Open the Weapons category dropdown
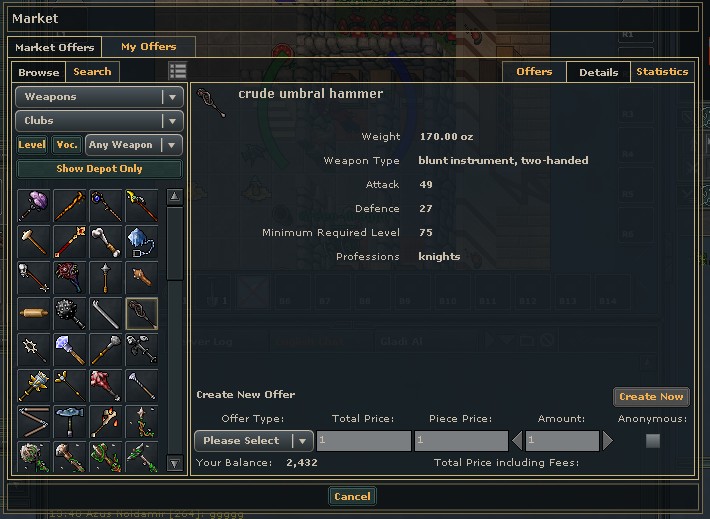 tap(99, 97)
